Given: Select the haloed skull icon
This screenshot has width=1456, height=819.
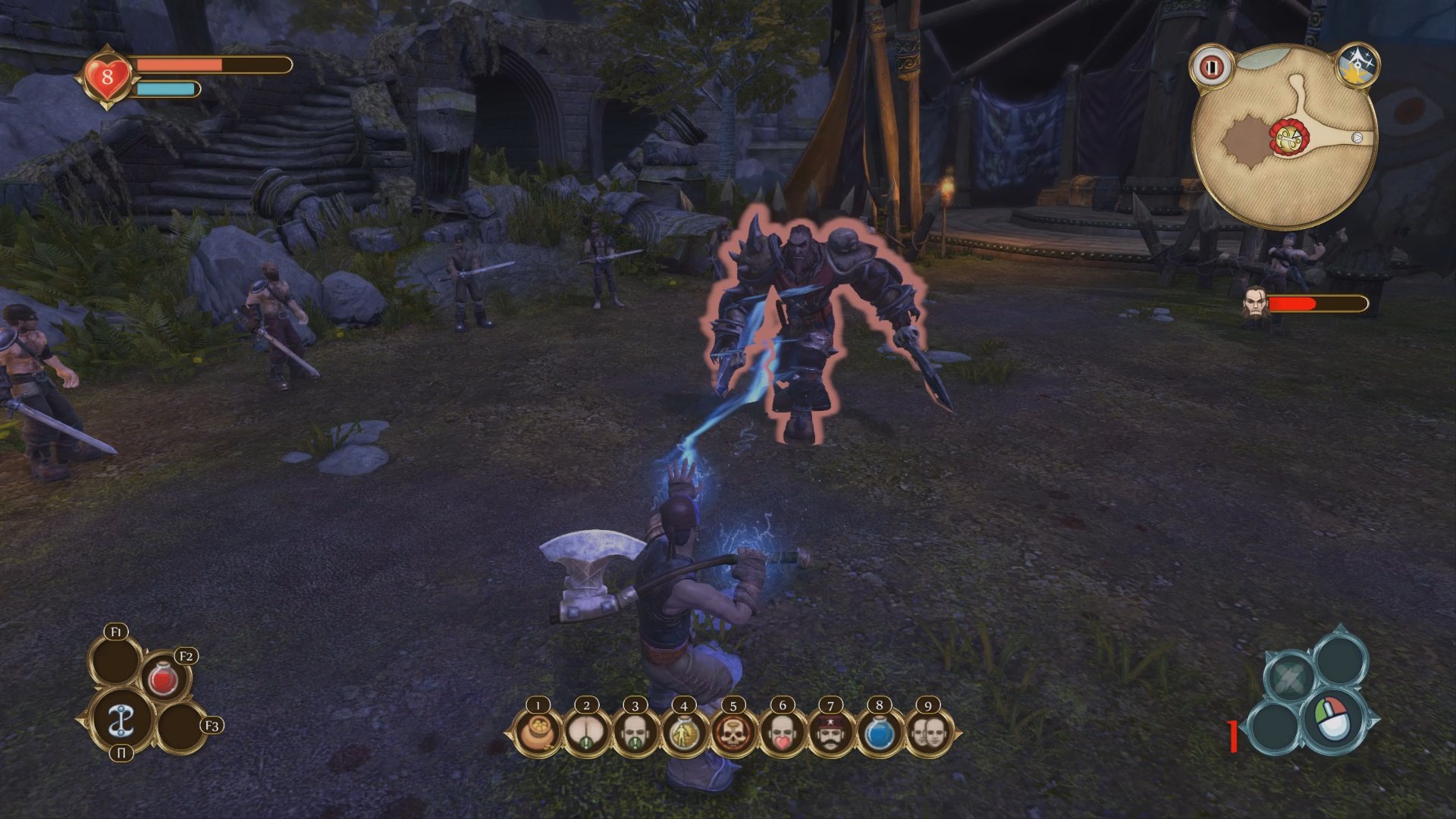Looking at the screenshot, I should [x=733, y=734].
